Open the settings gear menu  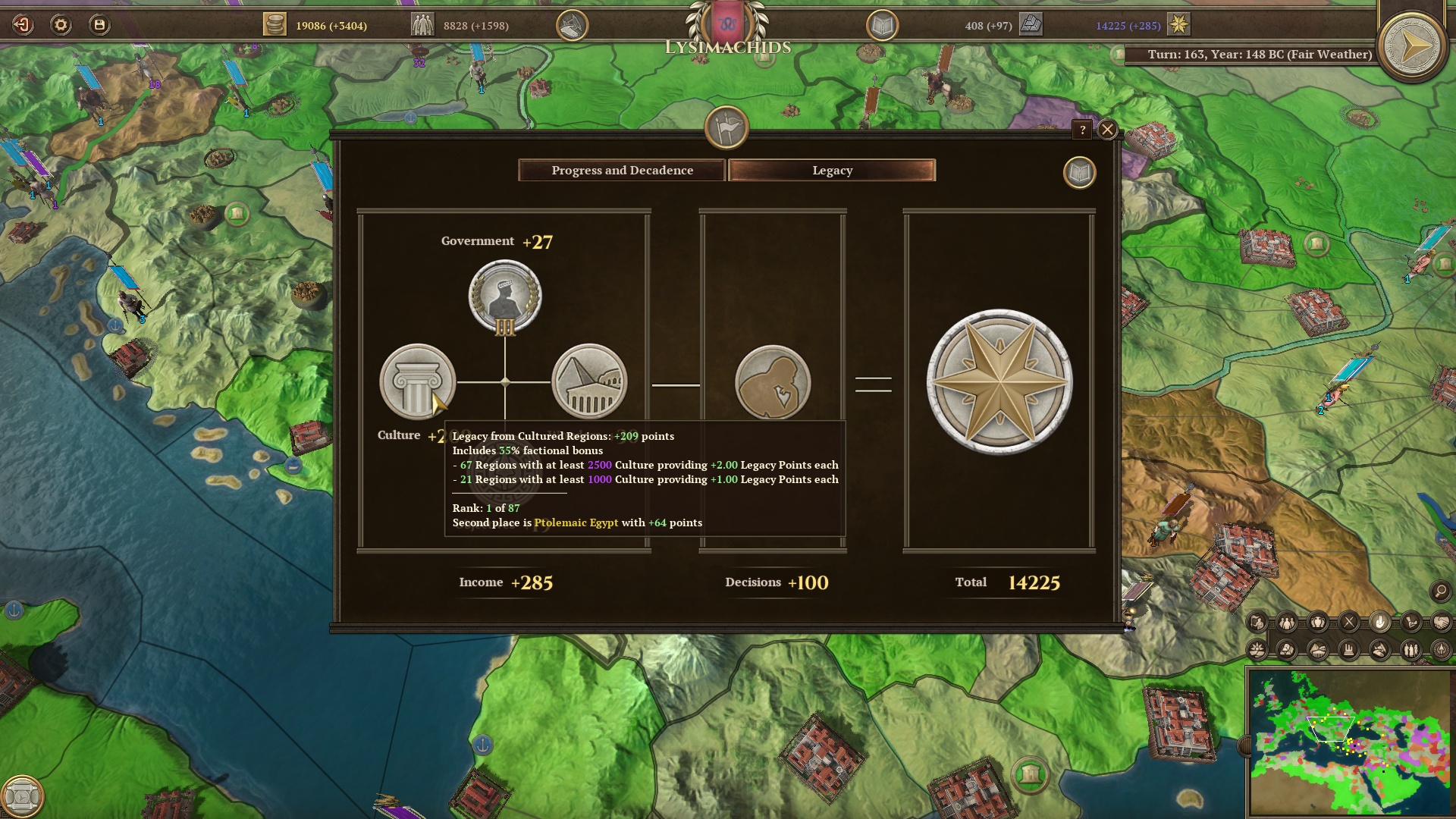click(61, 25)
